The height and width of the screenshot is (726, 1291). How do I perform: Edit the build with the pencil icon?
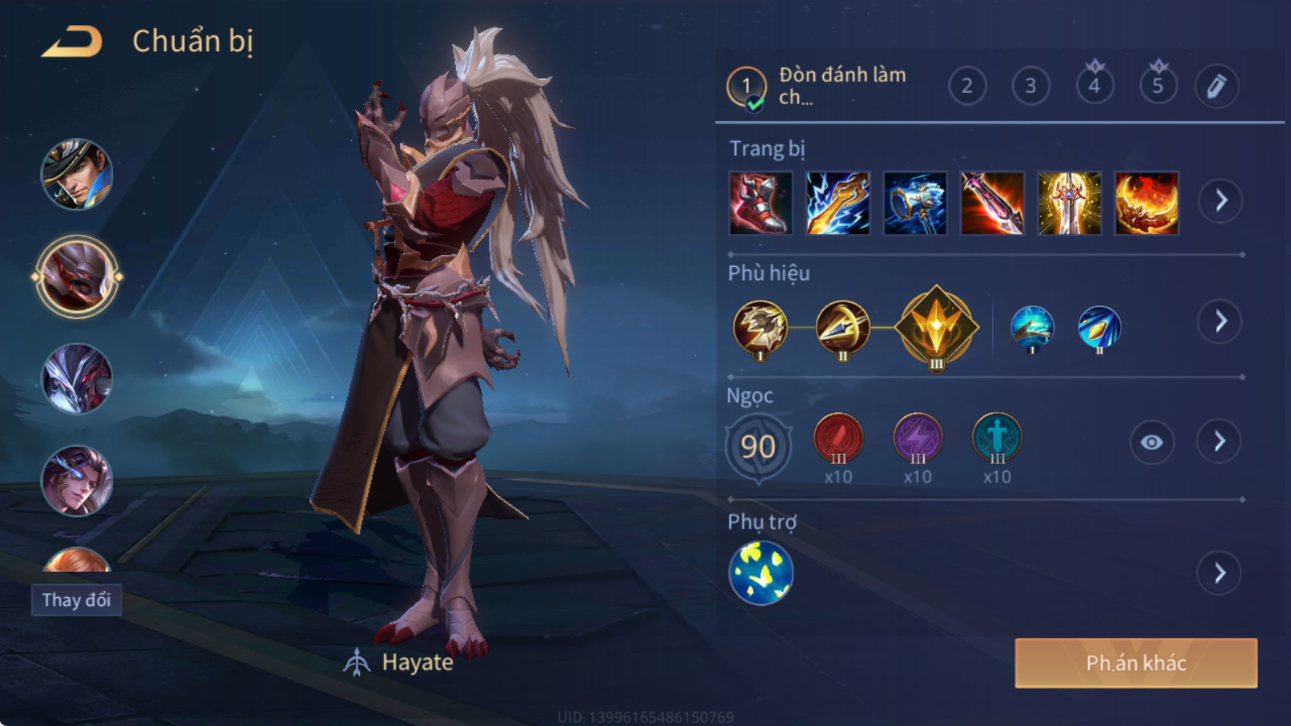(1216, 86)
